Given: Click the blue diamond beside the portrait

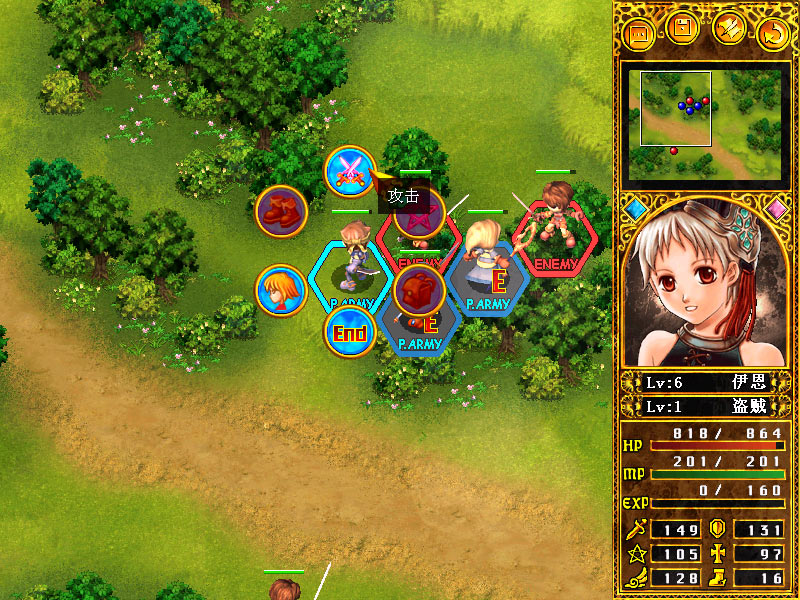Looking at the screenshot, I should point(636,209).
